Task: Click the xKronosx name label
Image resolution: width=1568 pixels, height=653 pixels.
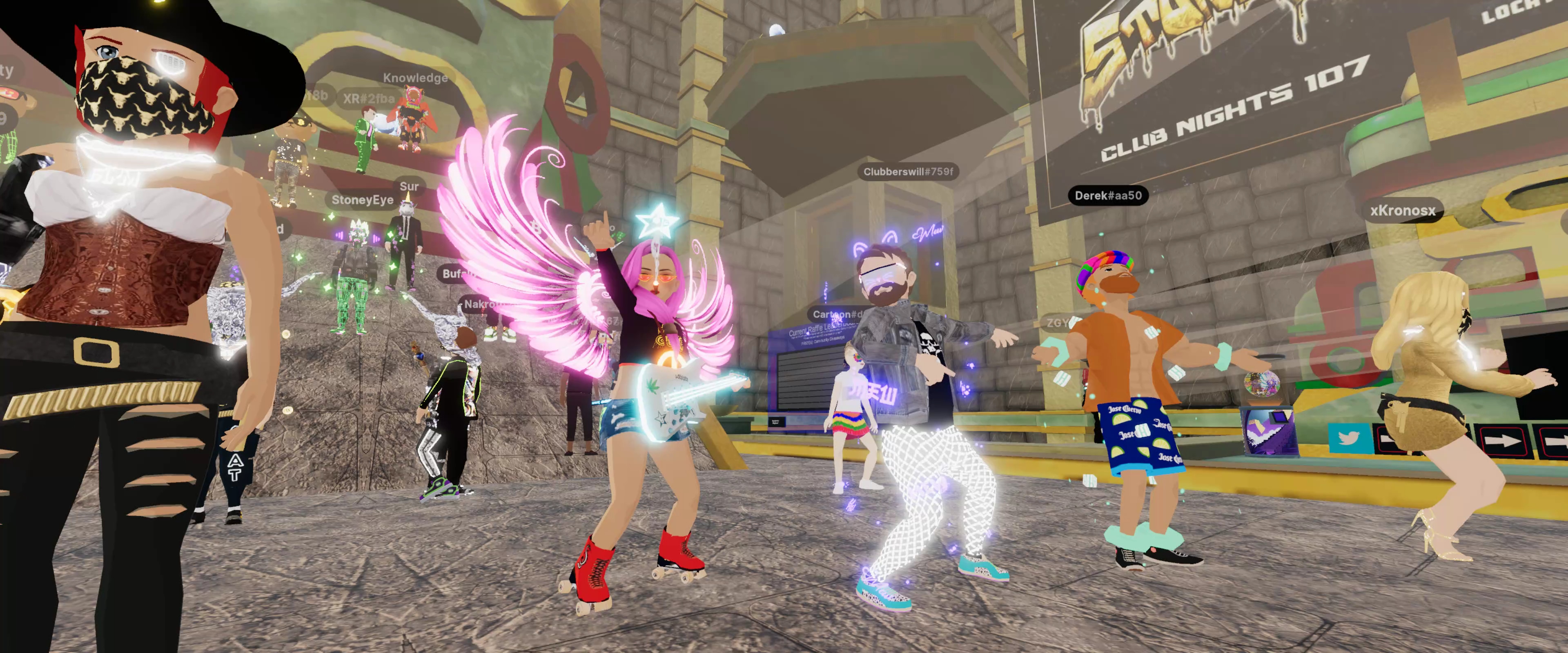Action: (x=1403, y=211)
